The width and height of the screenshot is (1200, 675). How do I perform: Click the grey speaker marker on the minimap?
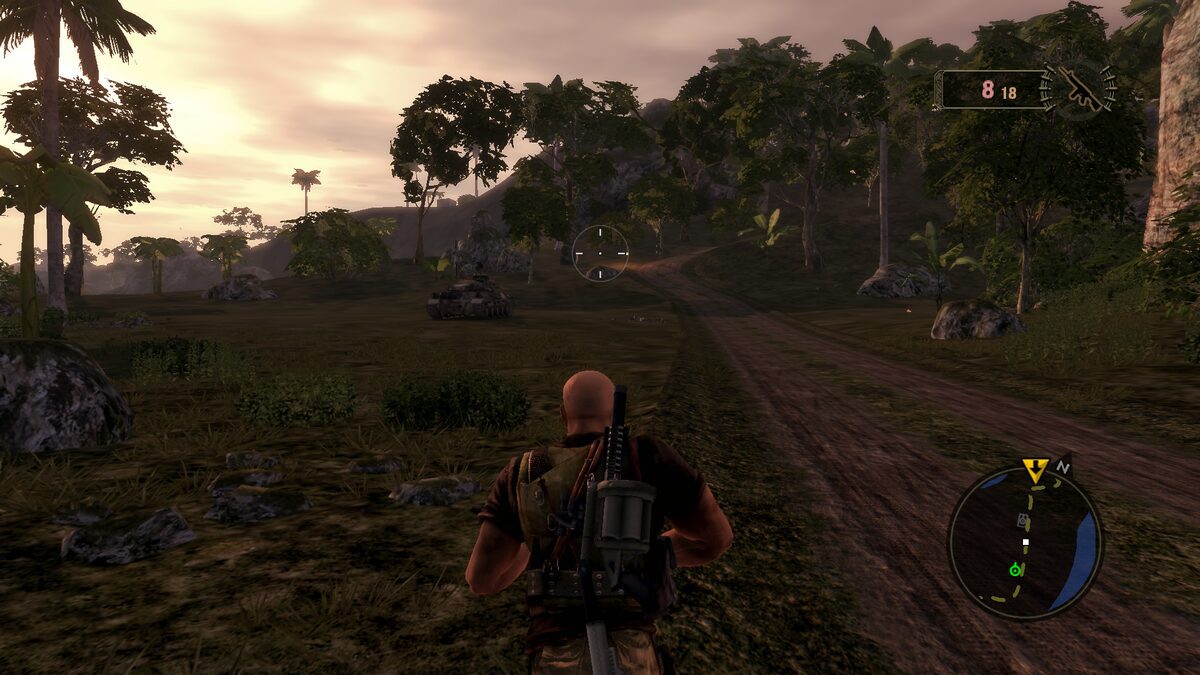1021,520
